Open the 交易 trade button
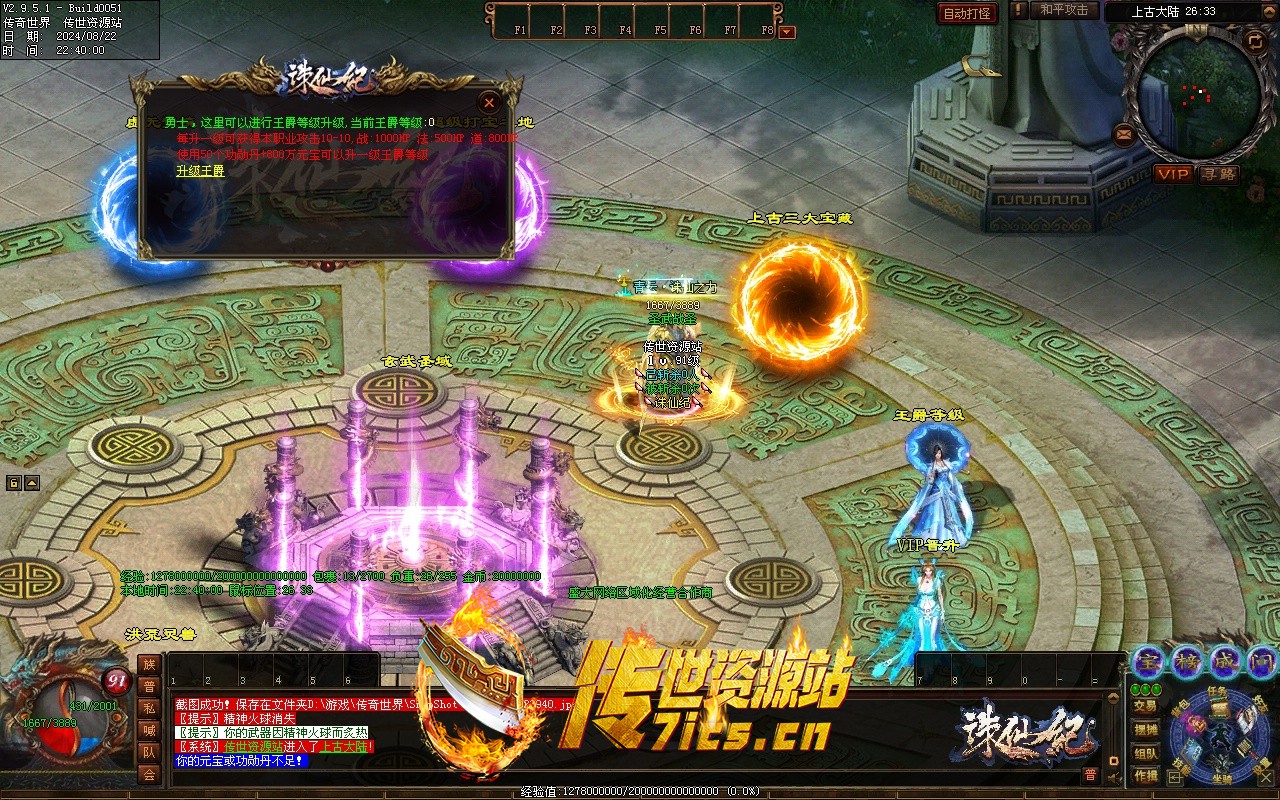The image size is (1280, 800). coord(1146,706)
